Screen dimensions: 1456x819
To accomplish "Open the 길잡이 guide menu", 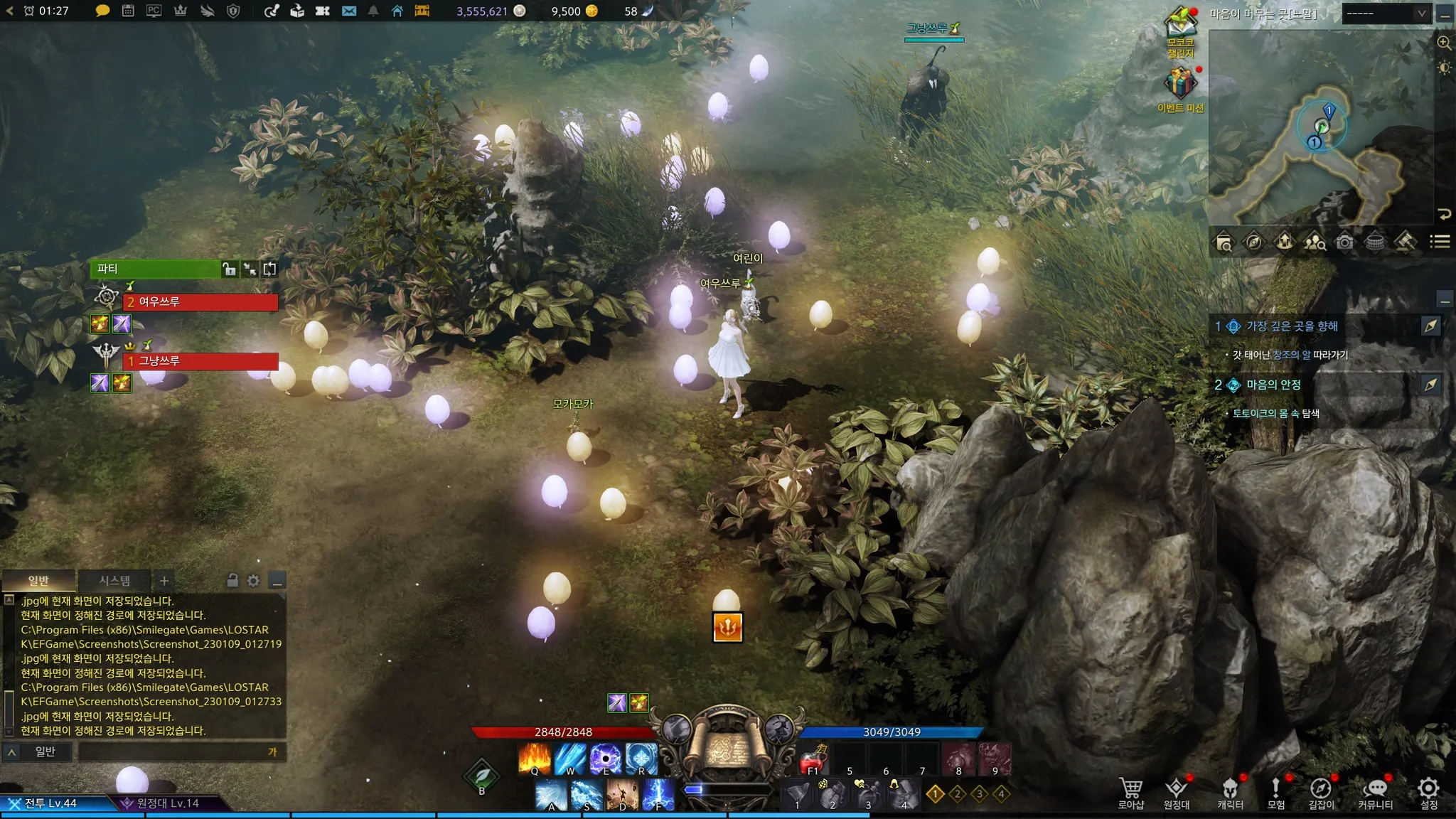I will click(1321, 792).
